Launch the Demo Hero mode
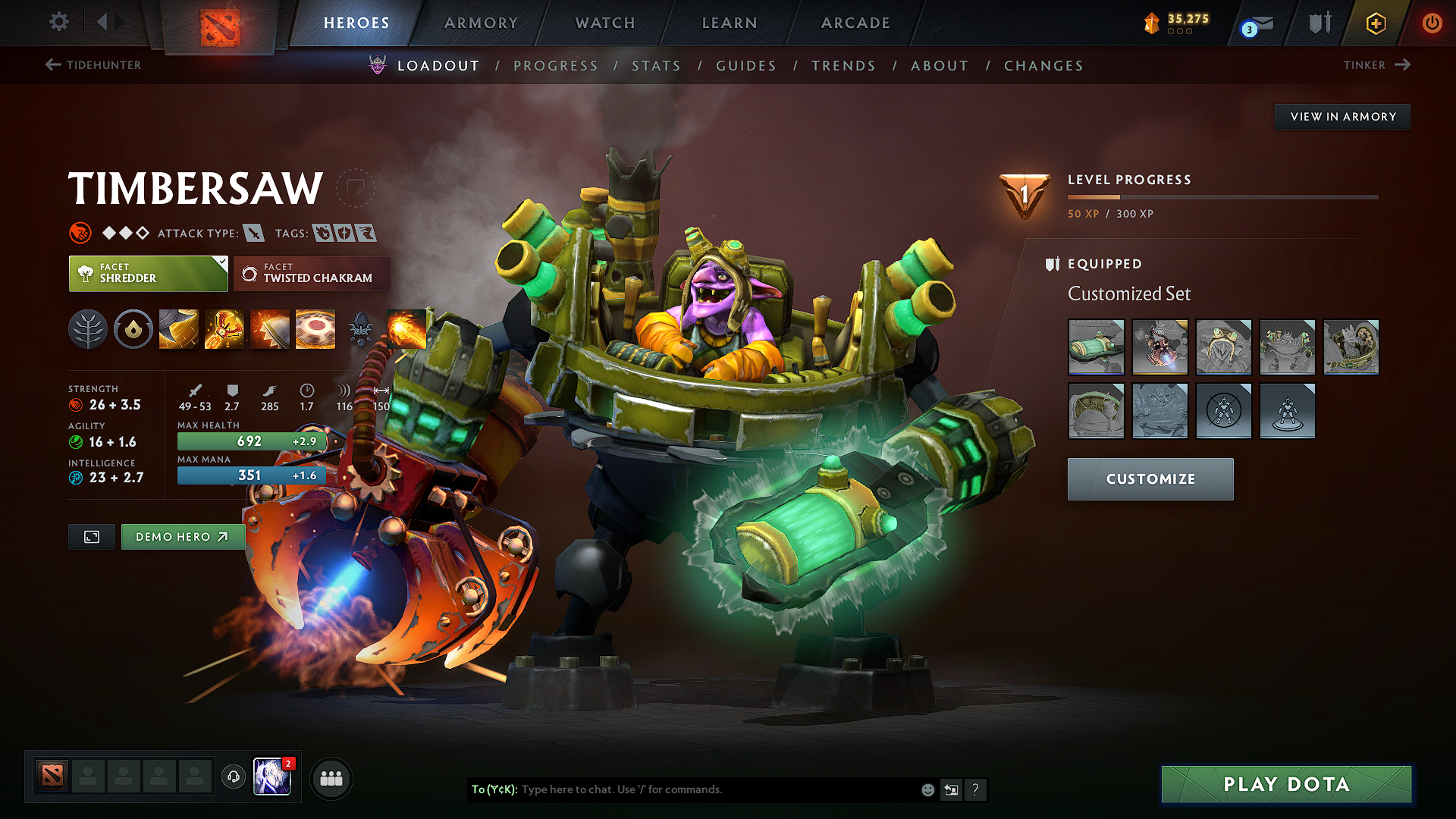 coord(182,537)
